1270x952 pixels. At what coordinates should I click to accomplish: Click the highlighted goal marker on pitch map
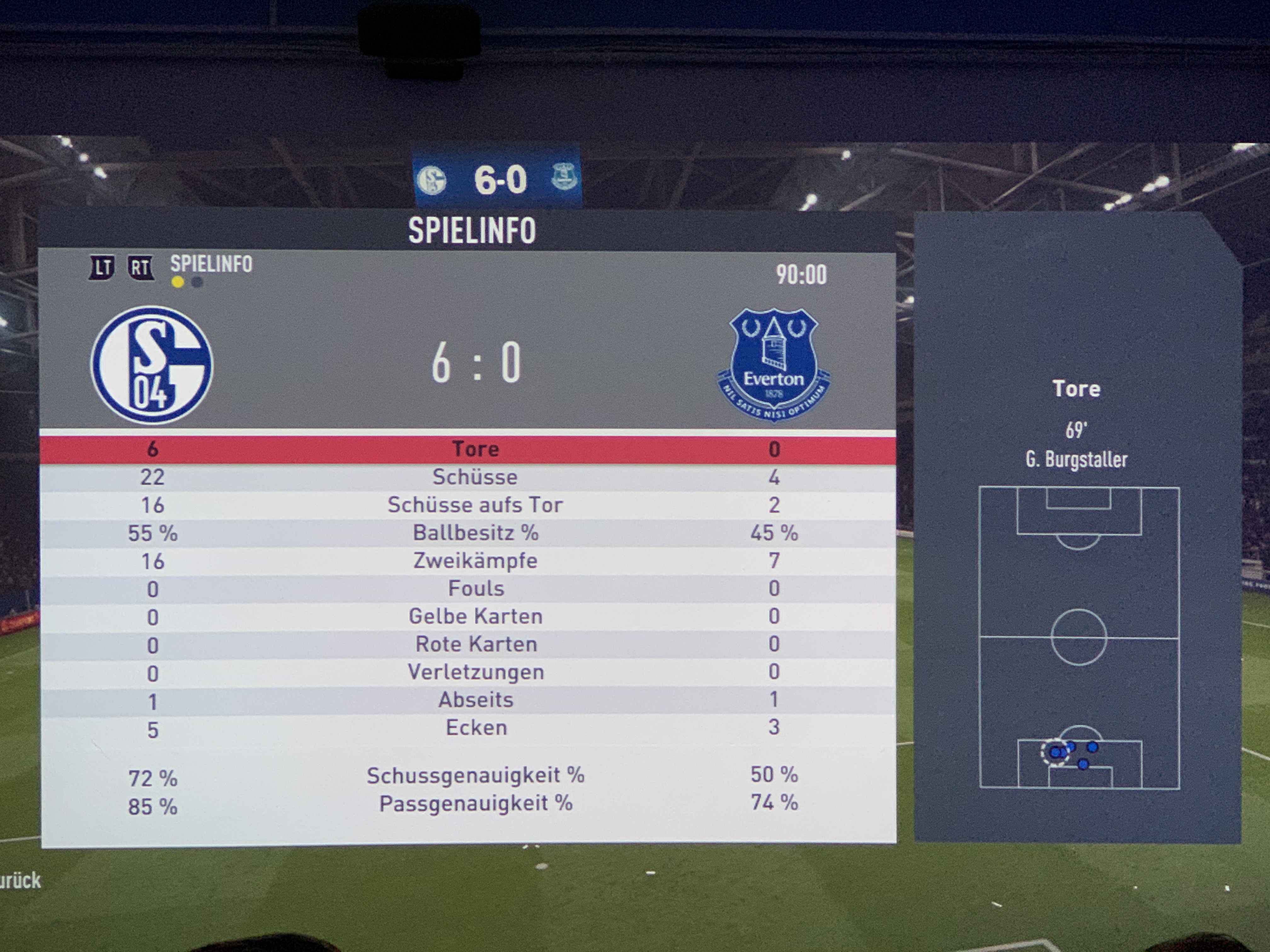[1055, 752]
